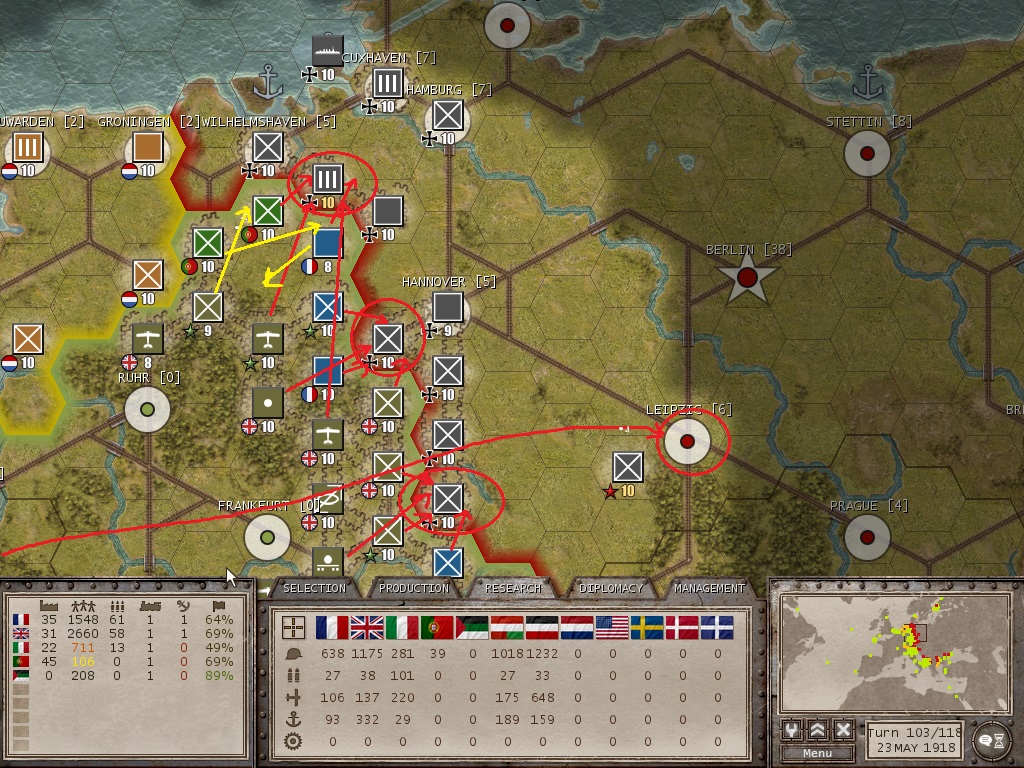Viewport: 1024px width, 768px height.
Task: Select the British flag in casualties table
Action: pyautogui.click(x=367, y=627)
